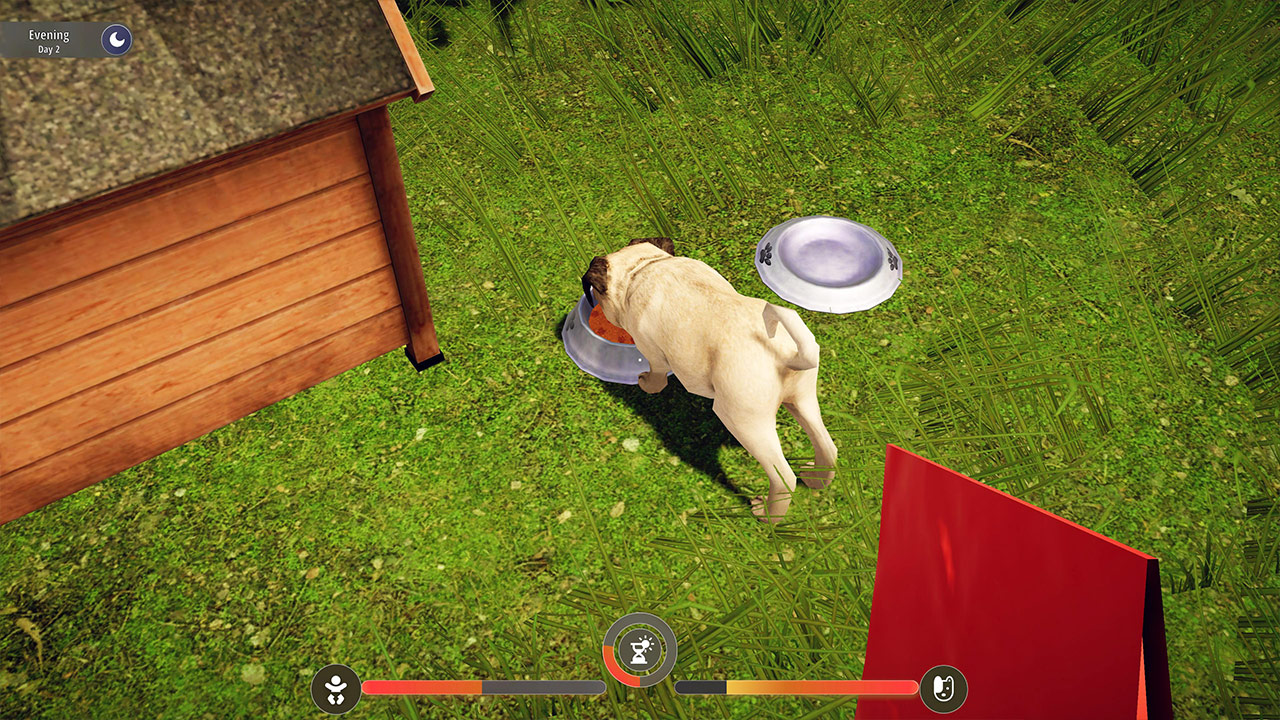Click the baby-style figure inside the left circle

337,687
